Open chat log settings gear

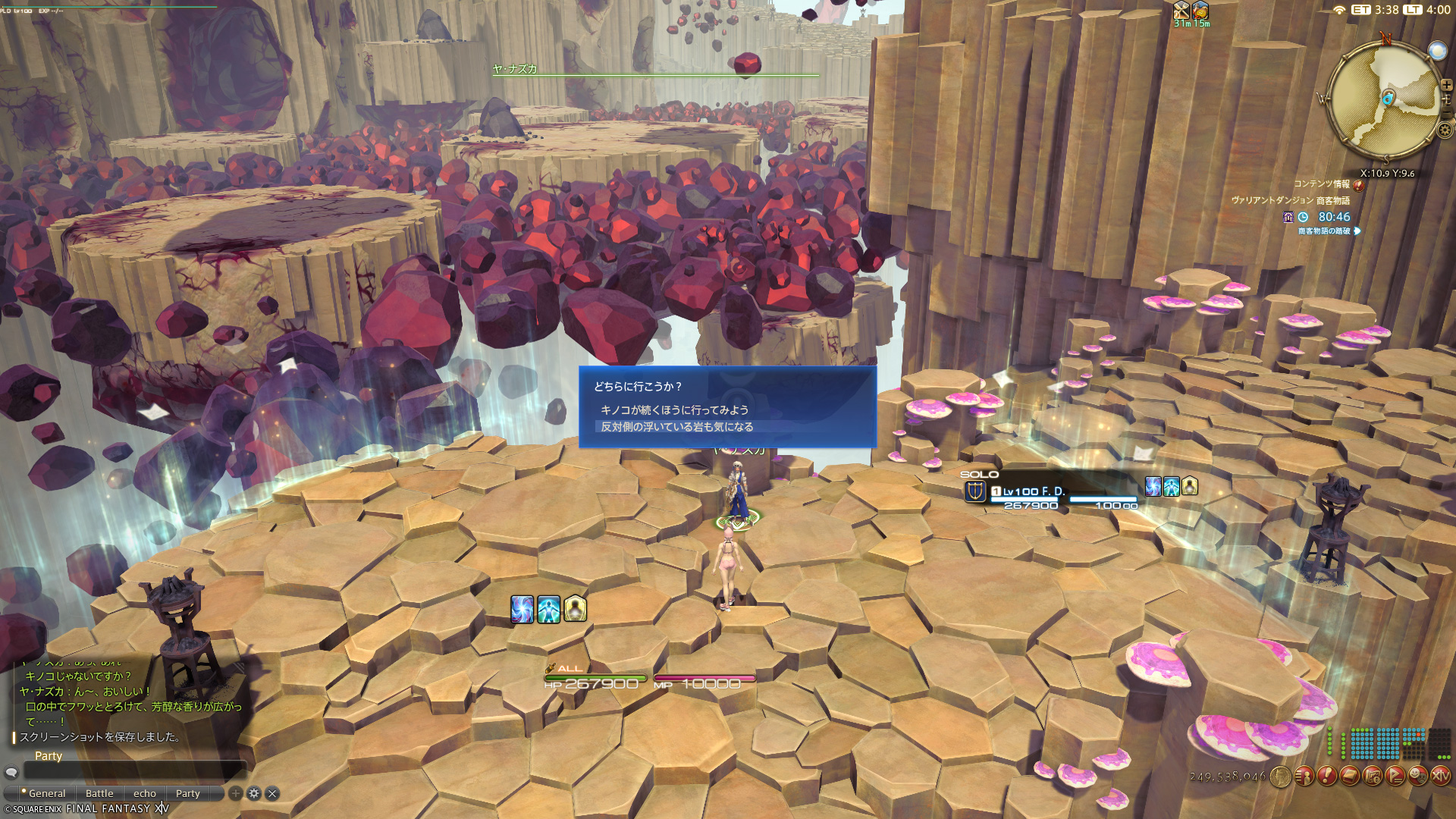pos(254,793)
